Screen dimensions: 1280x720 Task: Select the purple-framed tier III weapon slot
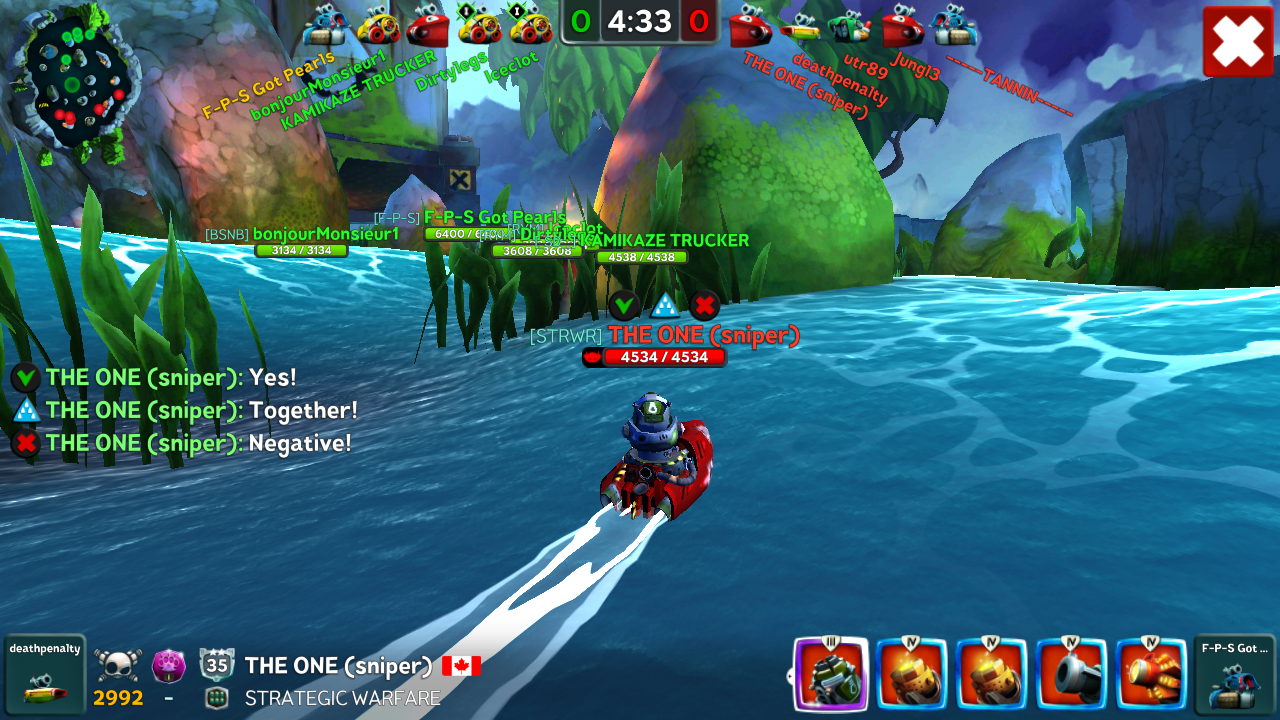point(830,675)
